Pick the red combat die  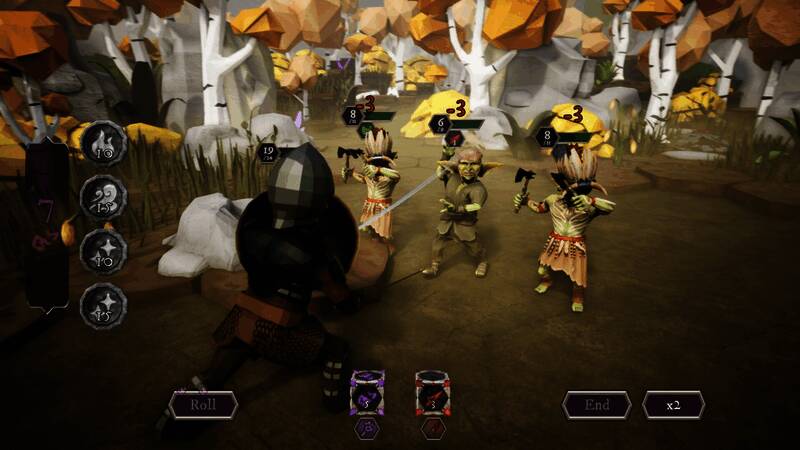tap(432, 393)
